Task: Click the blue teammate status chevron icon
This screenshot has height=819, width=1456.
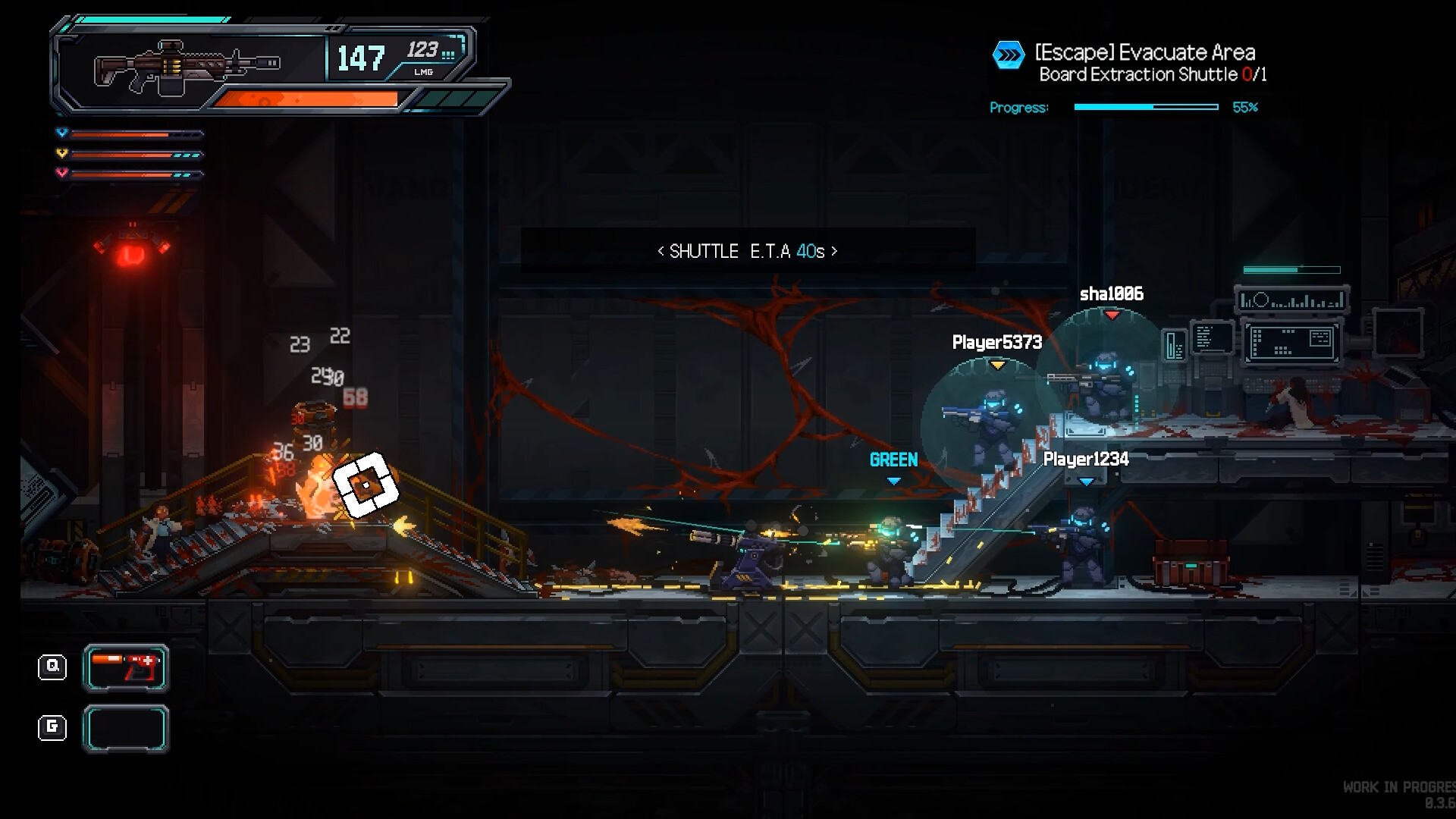Action: [x=61, y=133]
